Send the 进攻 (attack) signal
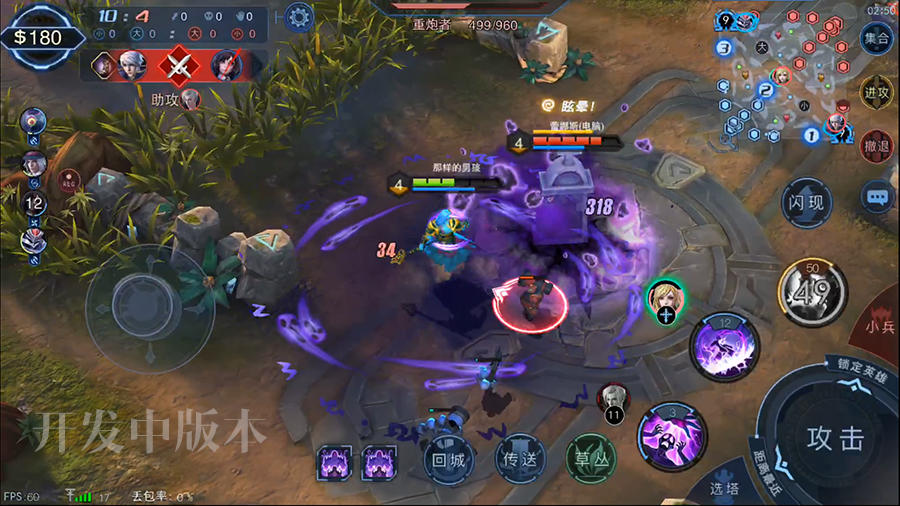This screenshot has height=506, width=900. pyautogui.click(x=876, y=92)
